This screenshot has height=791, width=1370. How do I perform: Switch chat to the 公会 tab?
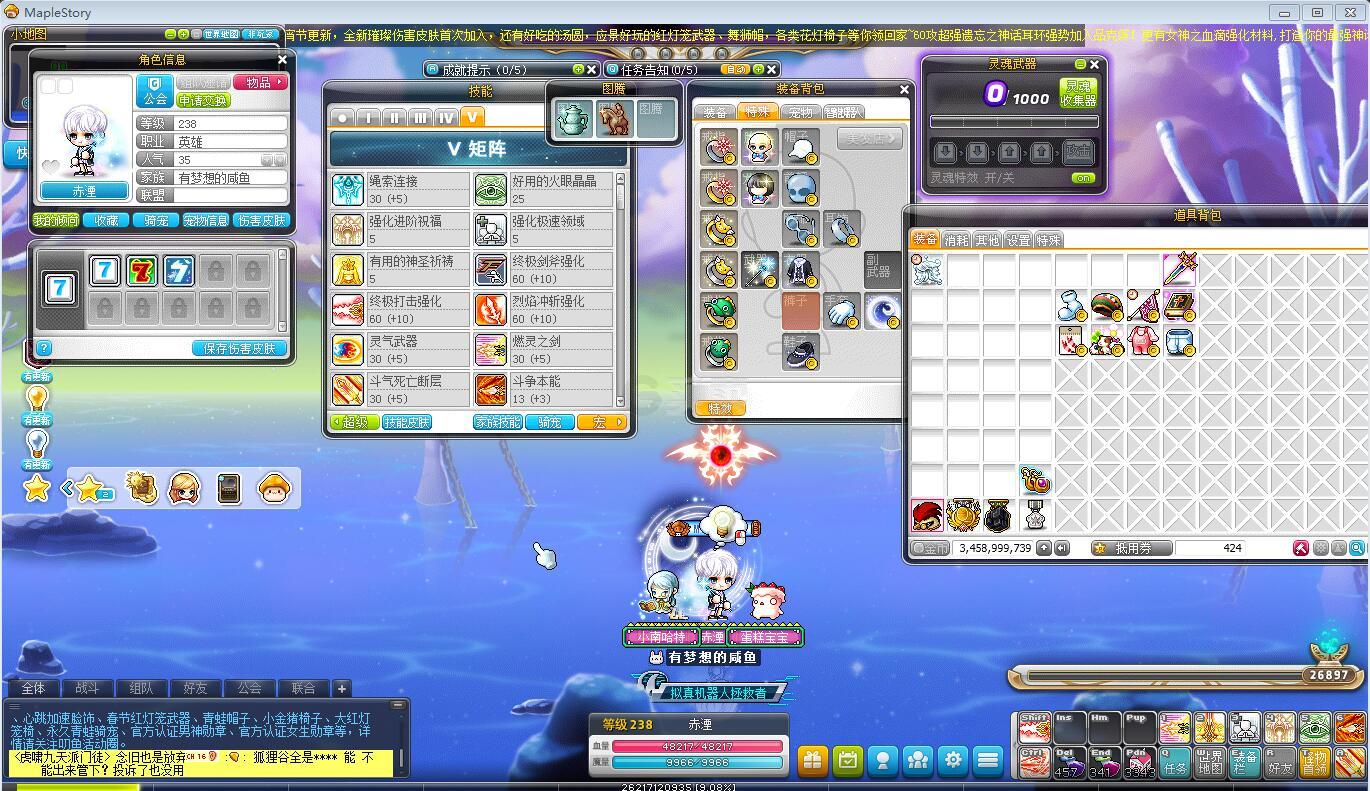[x=249, y=688]
